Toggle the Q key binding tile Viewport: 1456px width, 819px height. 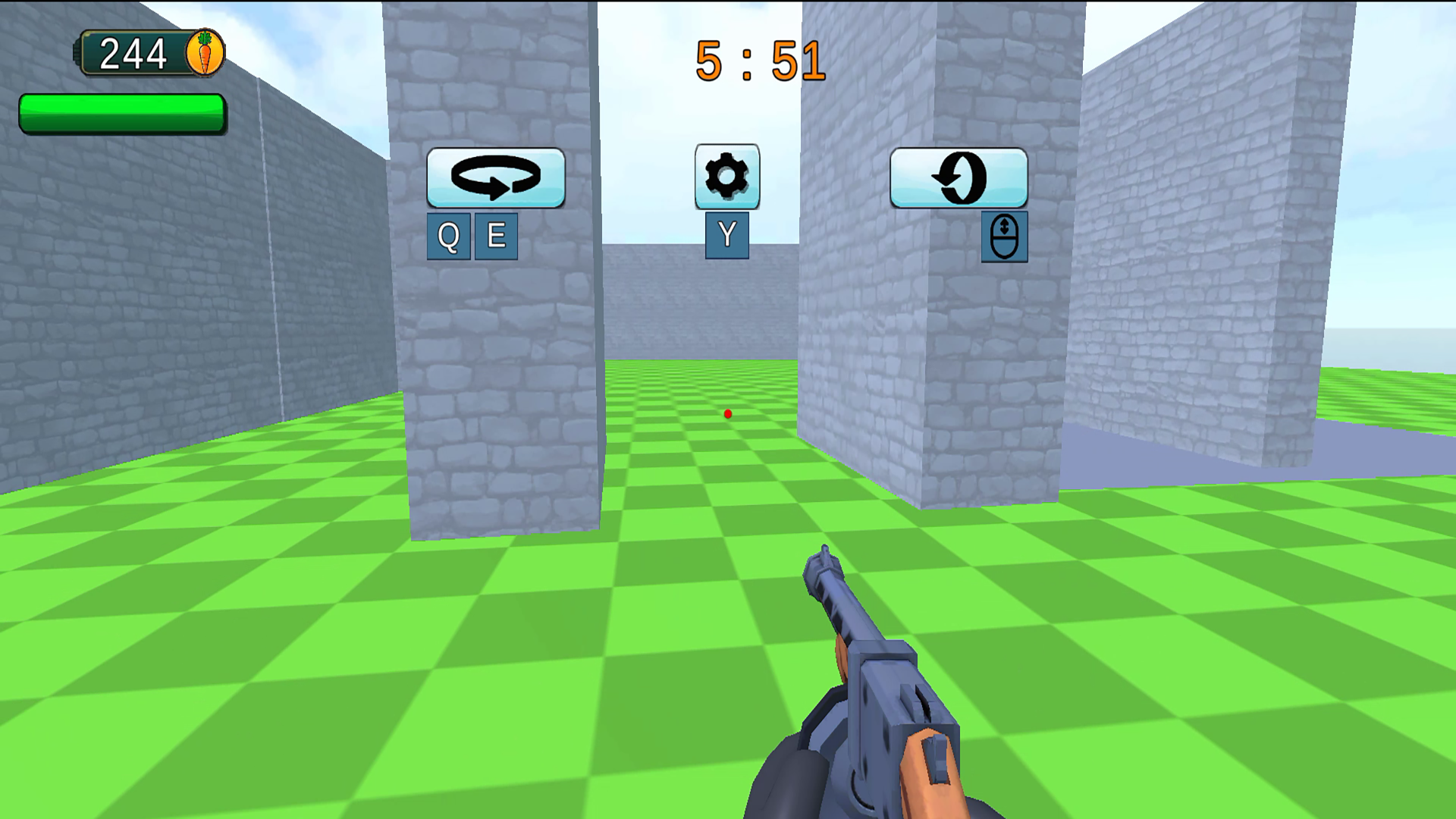[447, 235]
